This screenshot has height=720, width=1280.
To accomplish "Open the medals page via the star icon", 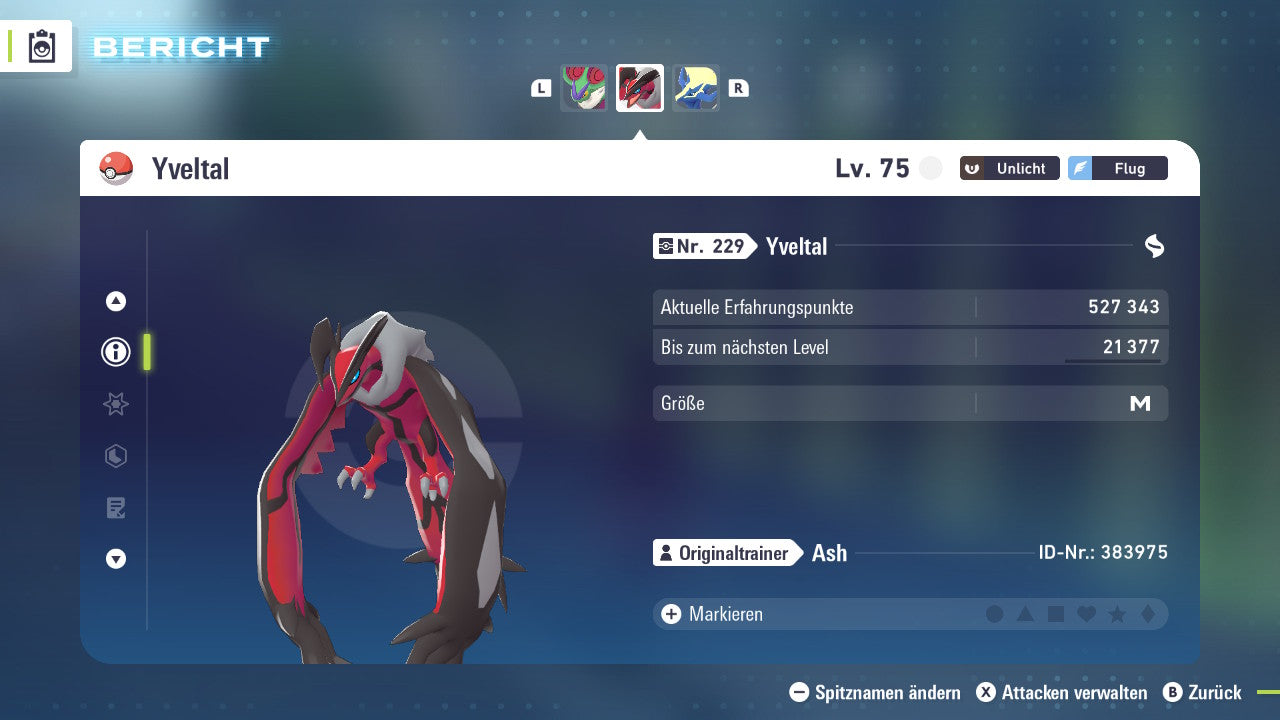I will pyautogui.click(x=115, y=404).
